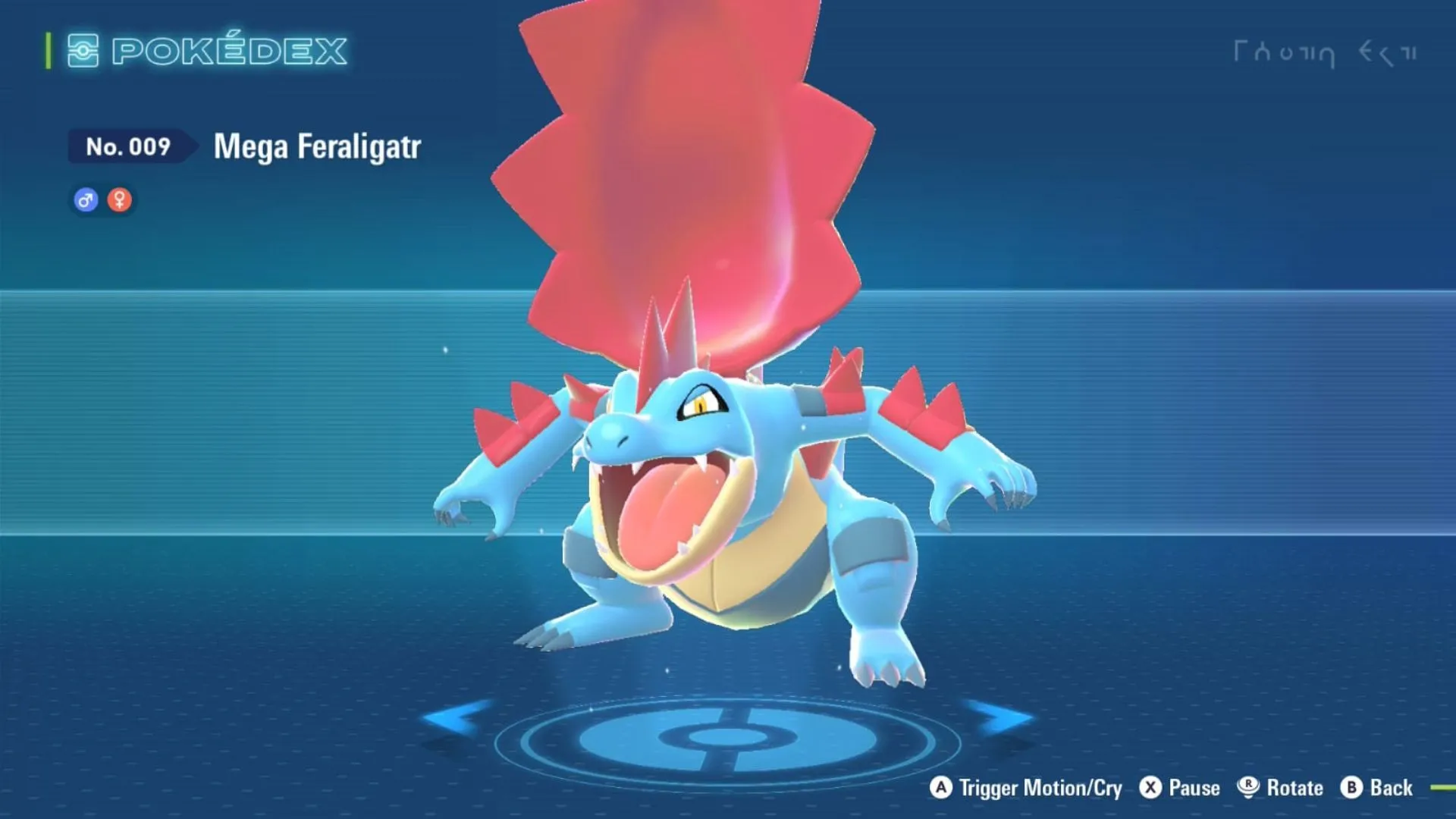Click the green accent bar beside POKÉDEX
1456x819 pixels.
[x=47, y=52]
